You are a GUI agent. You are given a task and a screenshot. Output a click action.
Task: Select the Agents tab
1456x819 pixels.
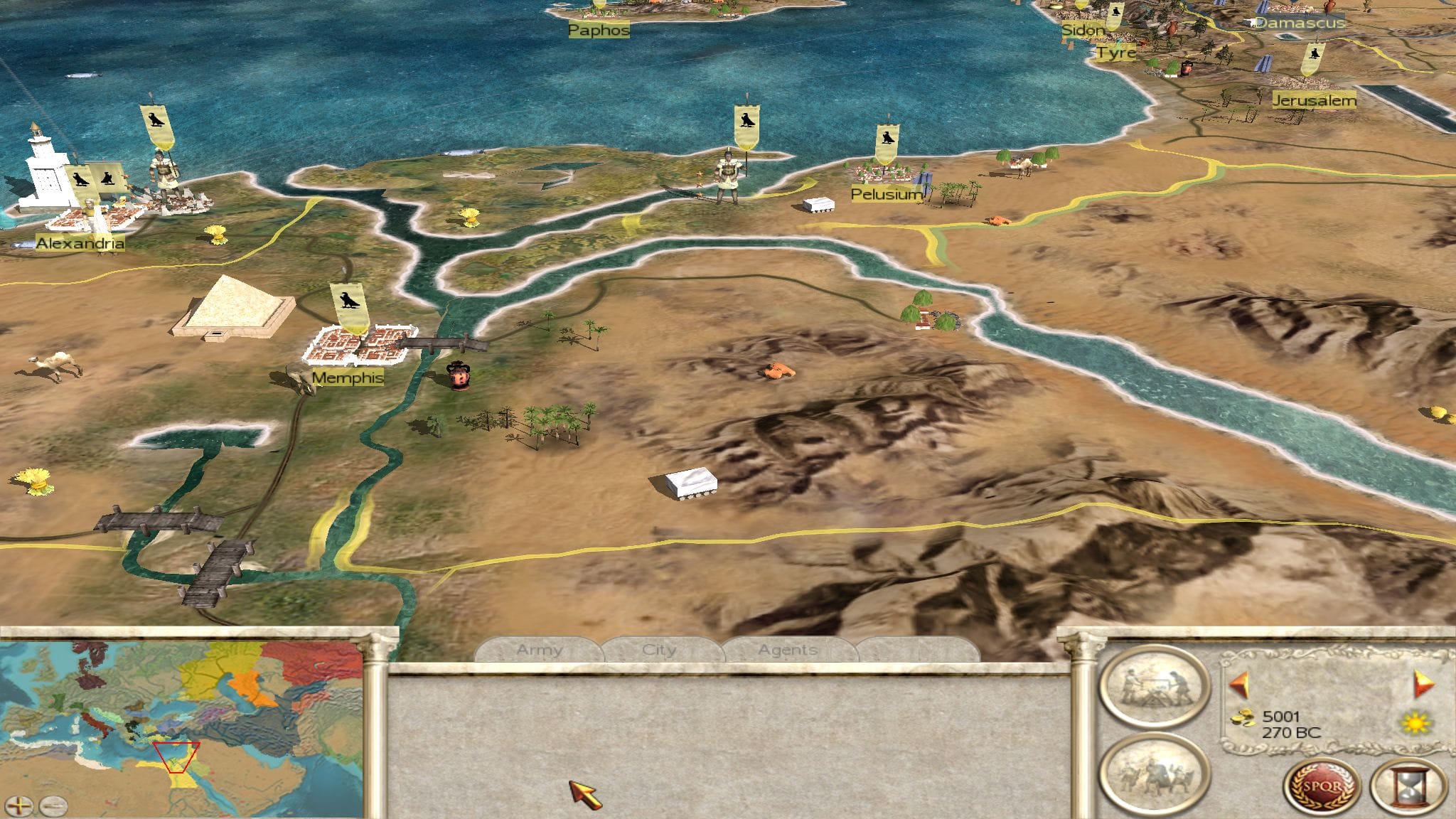pyautogui.click(x=787, y=650)
